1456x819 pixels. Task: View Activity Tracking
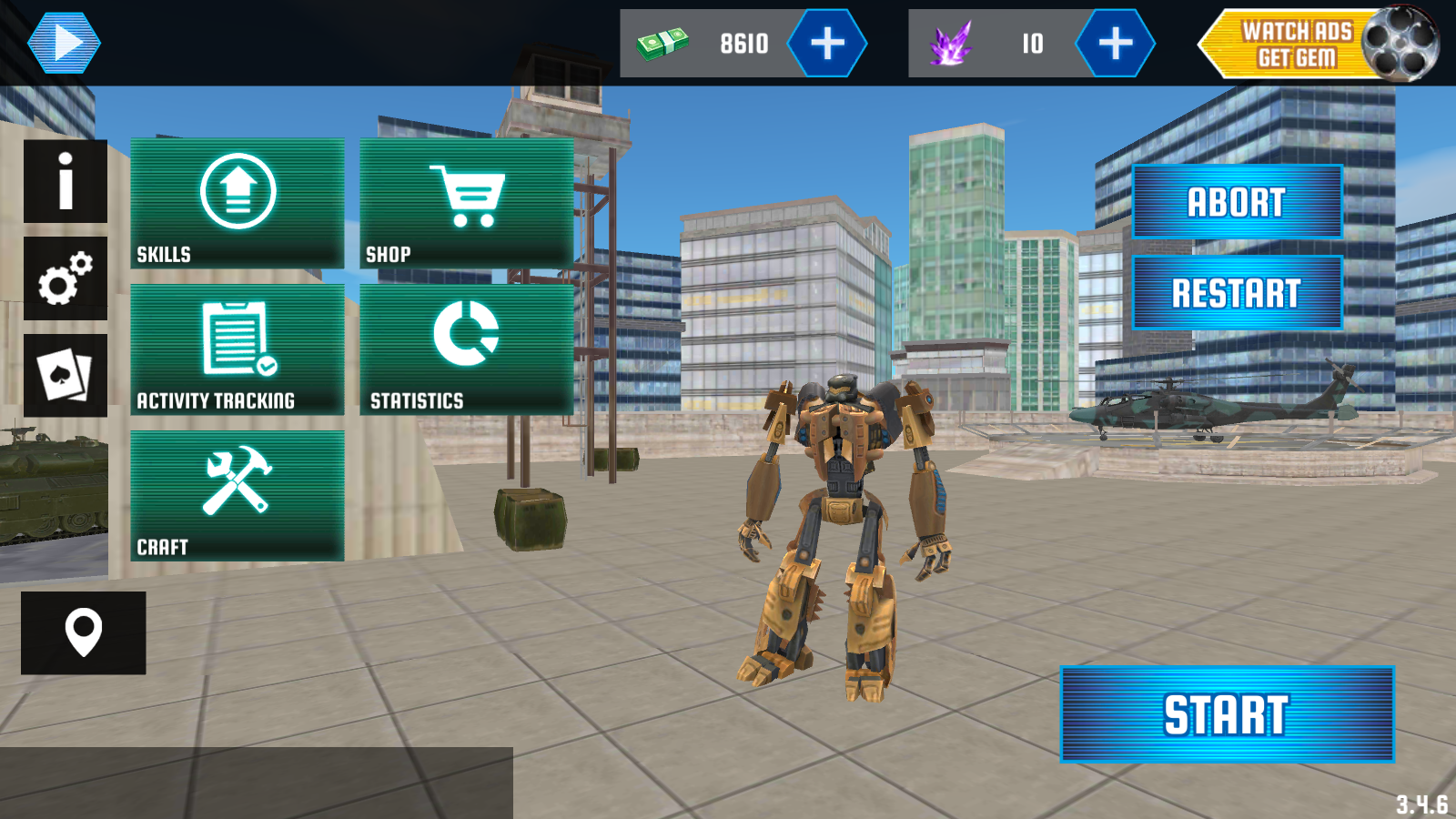click(x=238, y=349)
